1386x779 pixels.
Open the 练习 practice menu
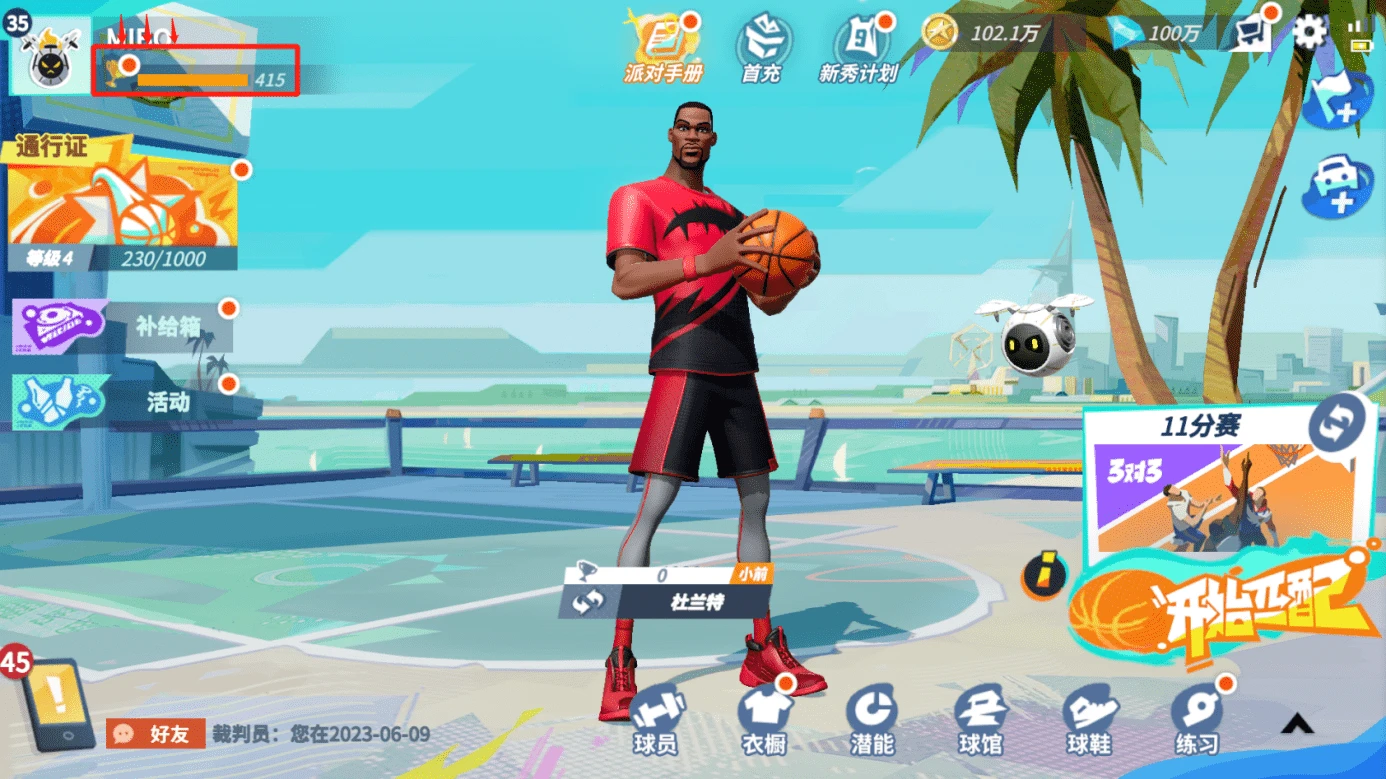coord(1197,720)
